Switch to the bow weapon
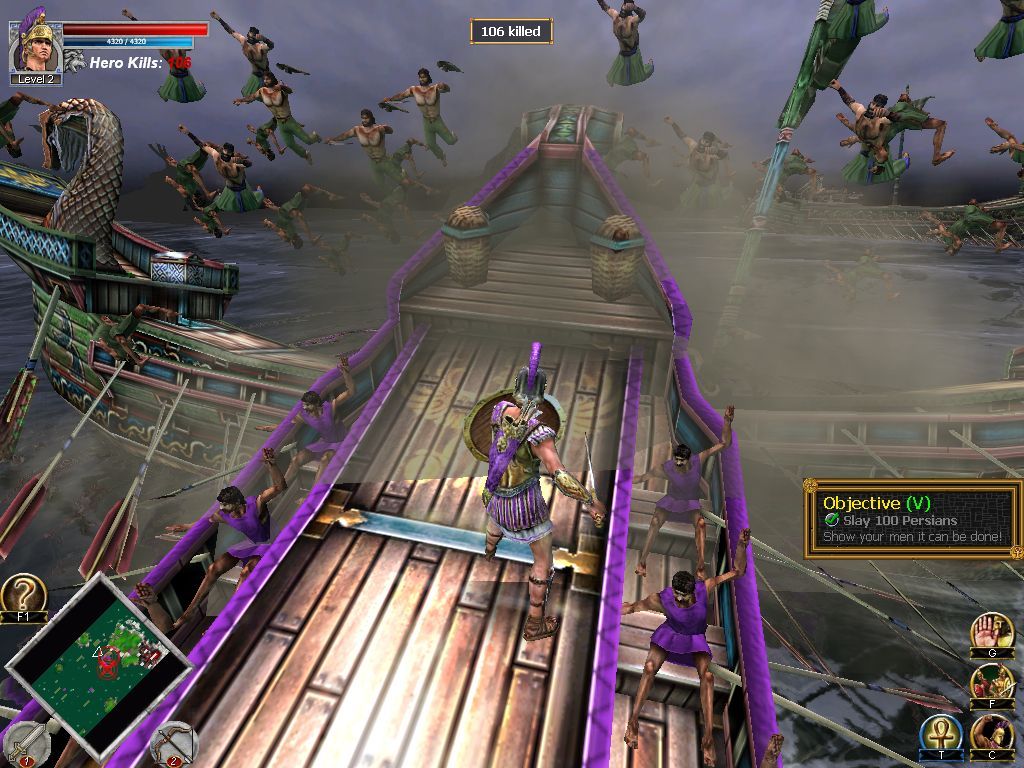The height and width of the screenshot is (768, 1024). (x=171, y=743)
